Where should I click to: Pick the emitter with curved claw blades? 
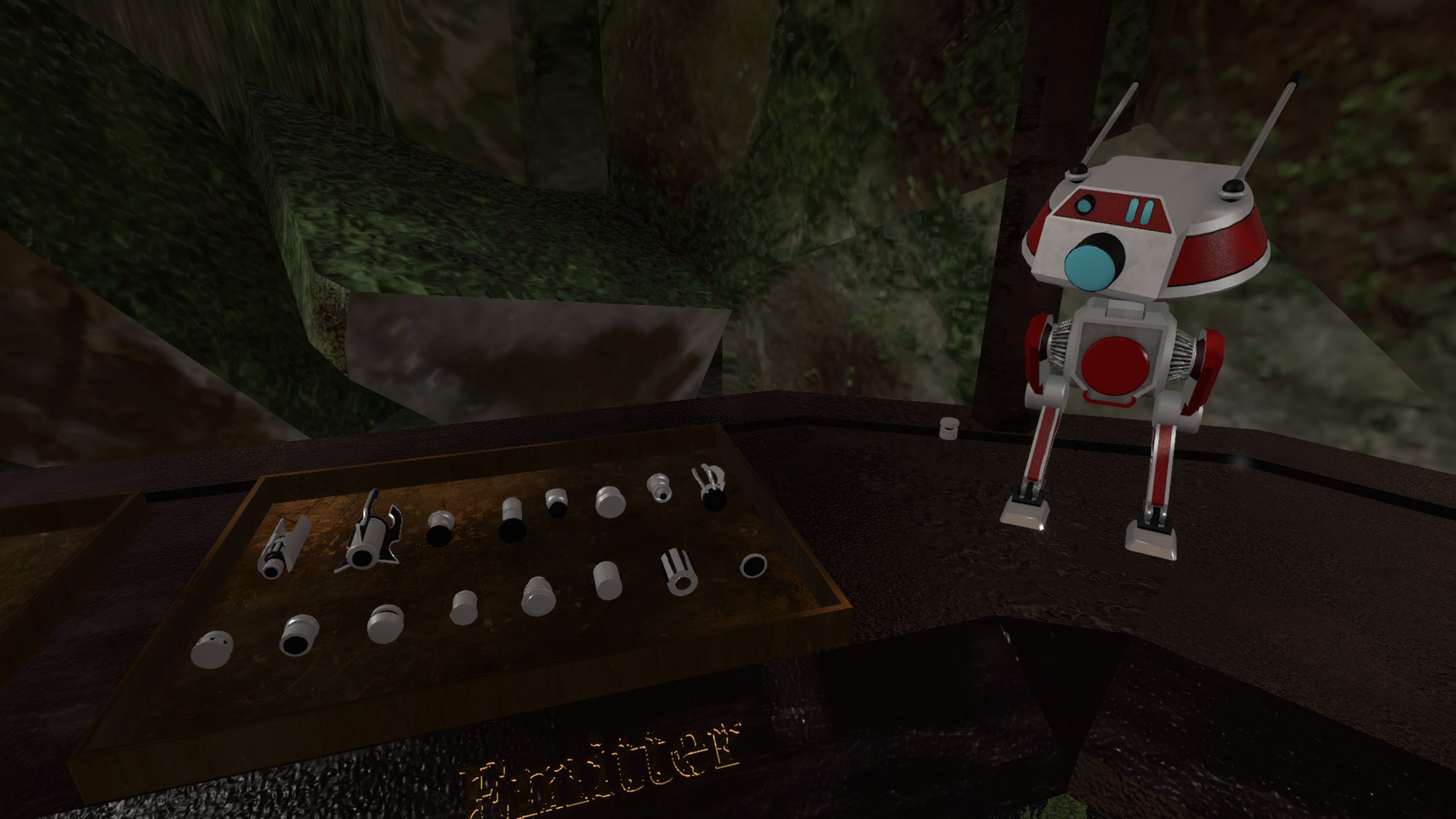coord(369,534)
